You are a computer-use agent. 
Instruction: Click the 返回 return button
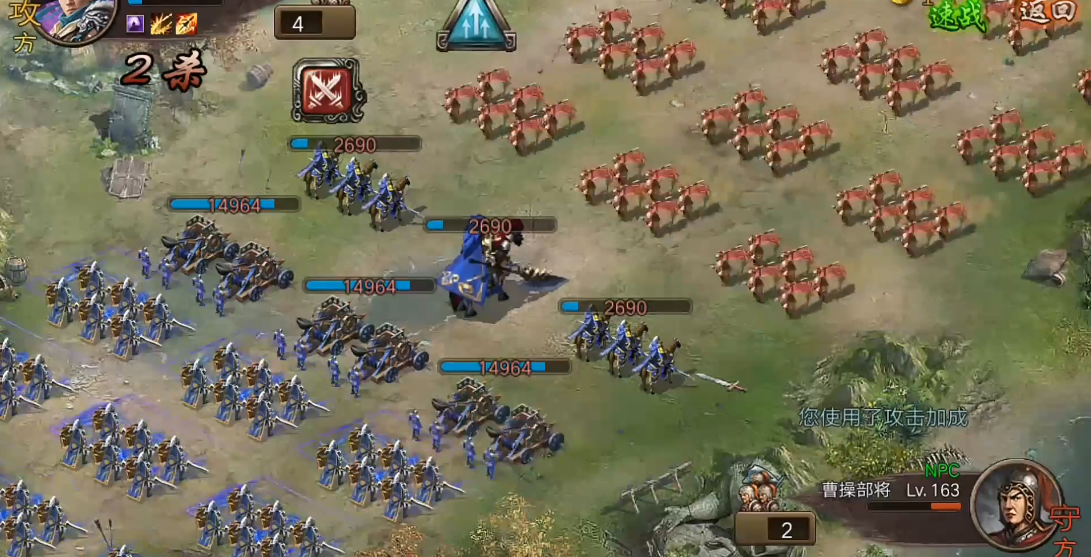[x=1047, y=12]
